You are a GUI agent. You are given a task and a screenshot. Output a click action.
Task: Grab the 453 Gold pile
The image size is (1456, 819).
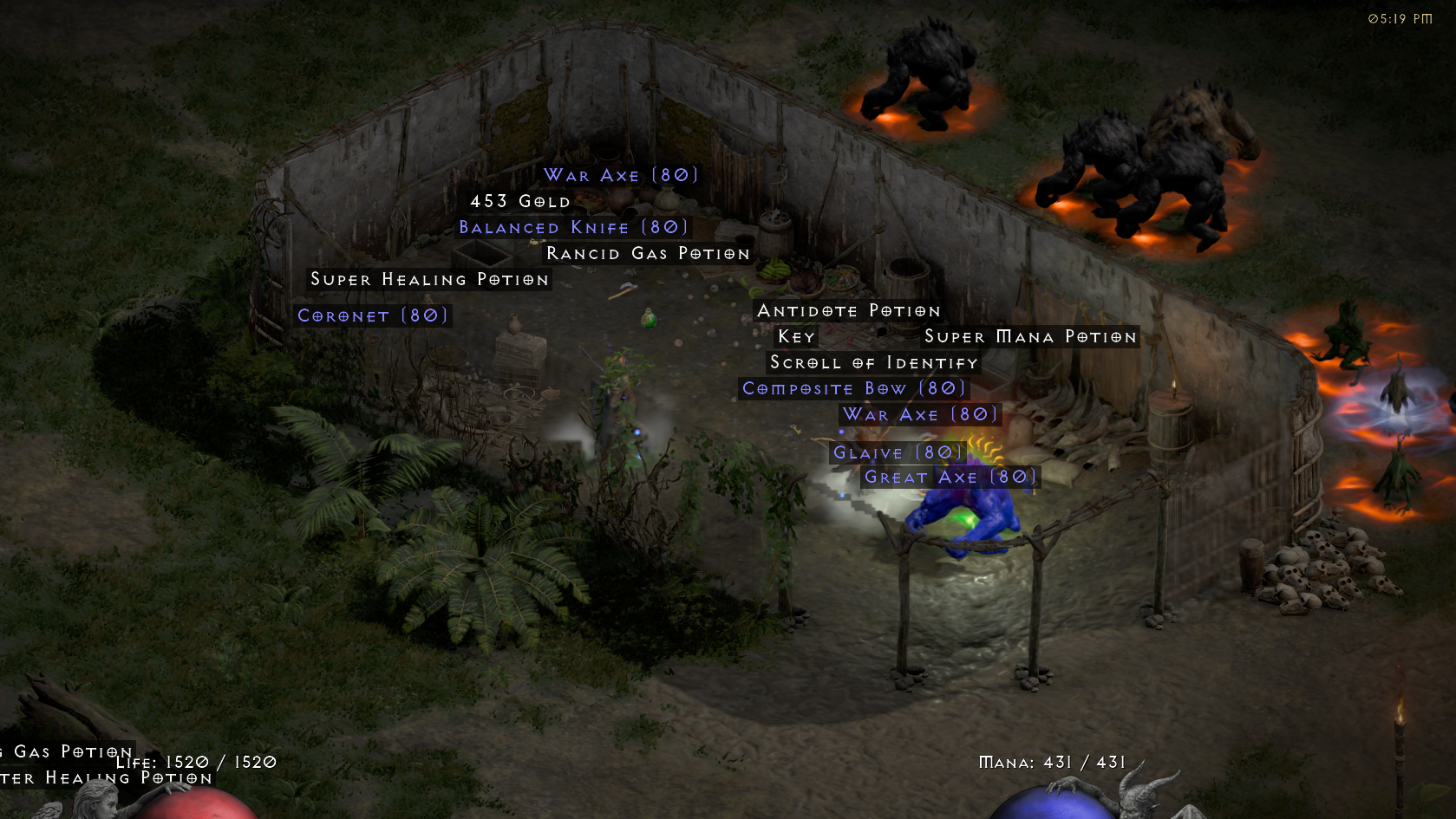pos(519,201)
